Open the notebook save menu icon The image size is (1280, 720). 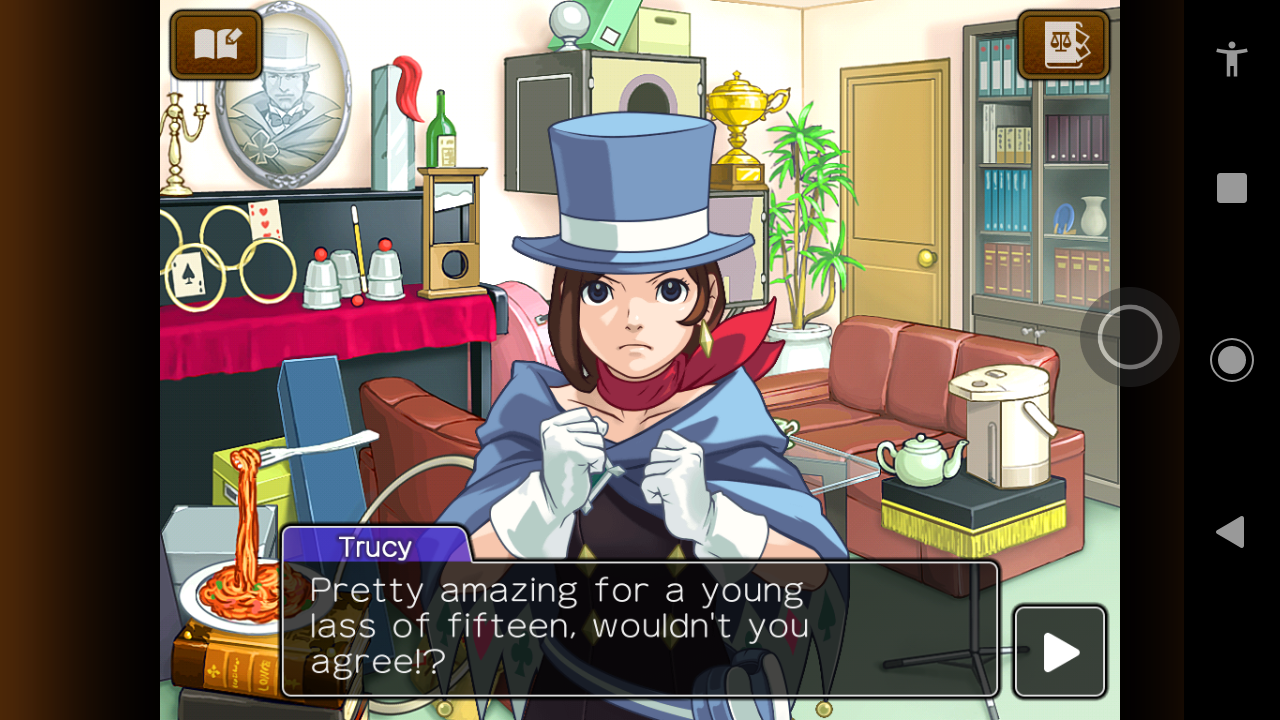click(216, 45)
